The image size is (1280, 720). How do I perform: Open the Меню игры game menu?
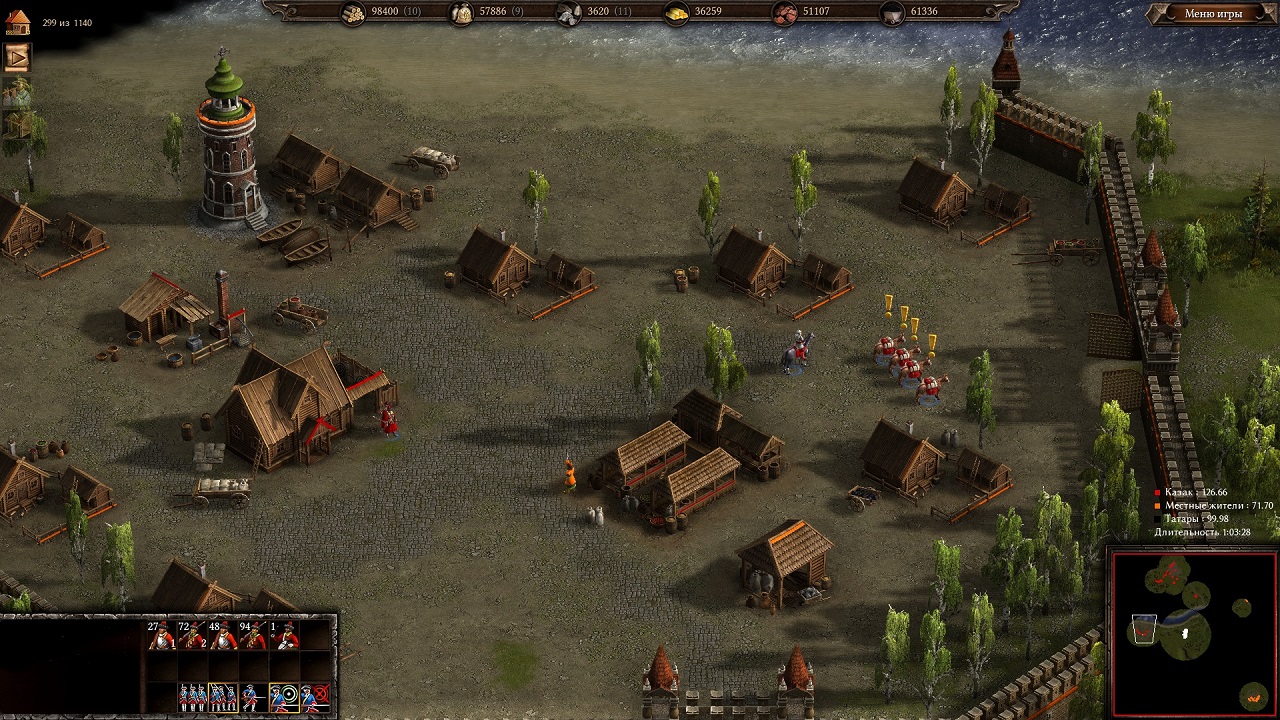tap(1213, 14)
